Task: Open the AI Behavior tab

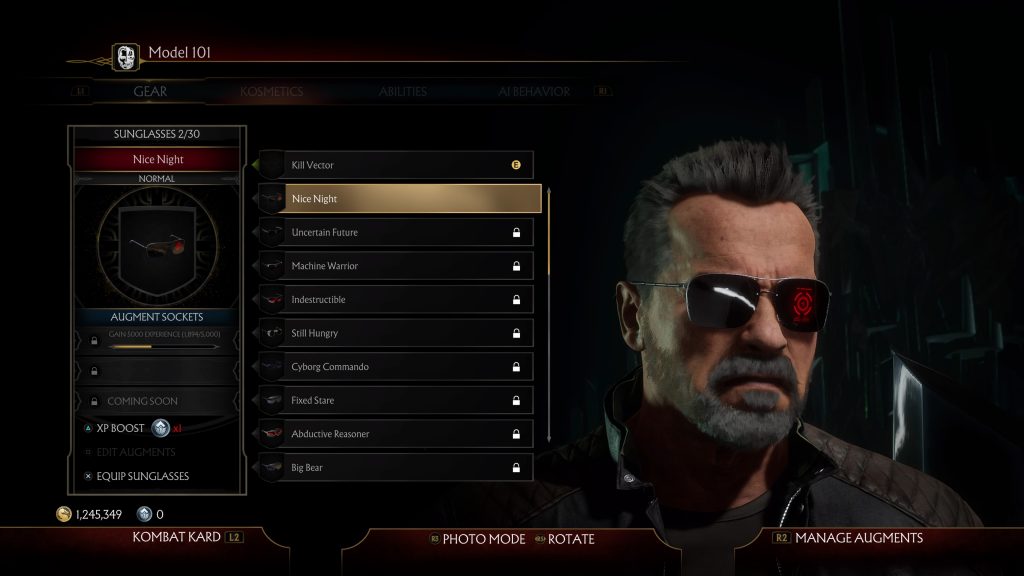Action: pos(534,92)
